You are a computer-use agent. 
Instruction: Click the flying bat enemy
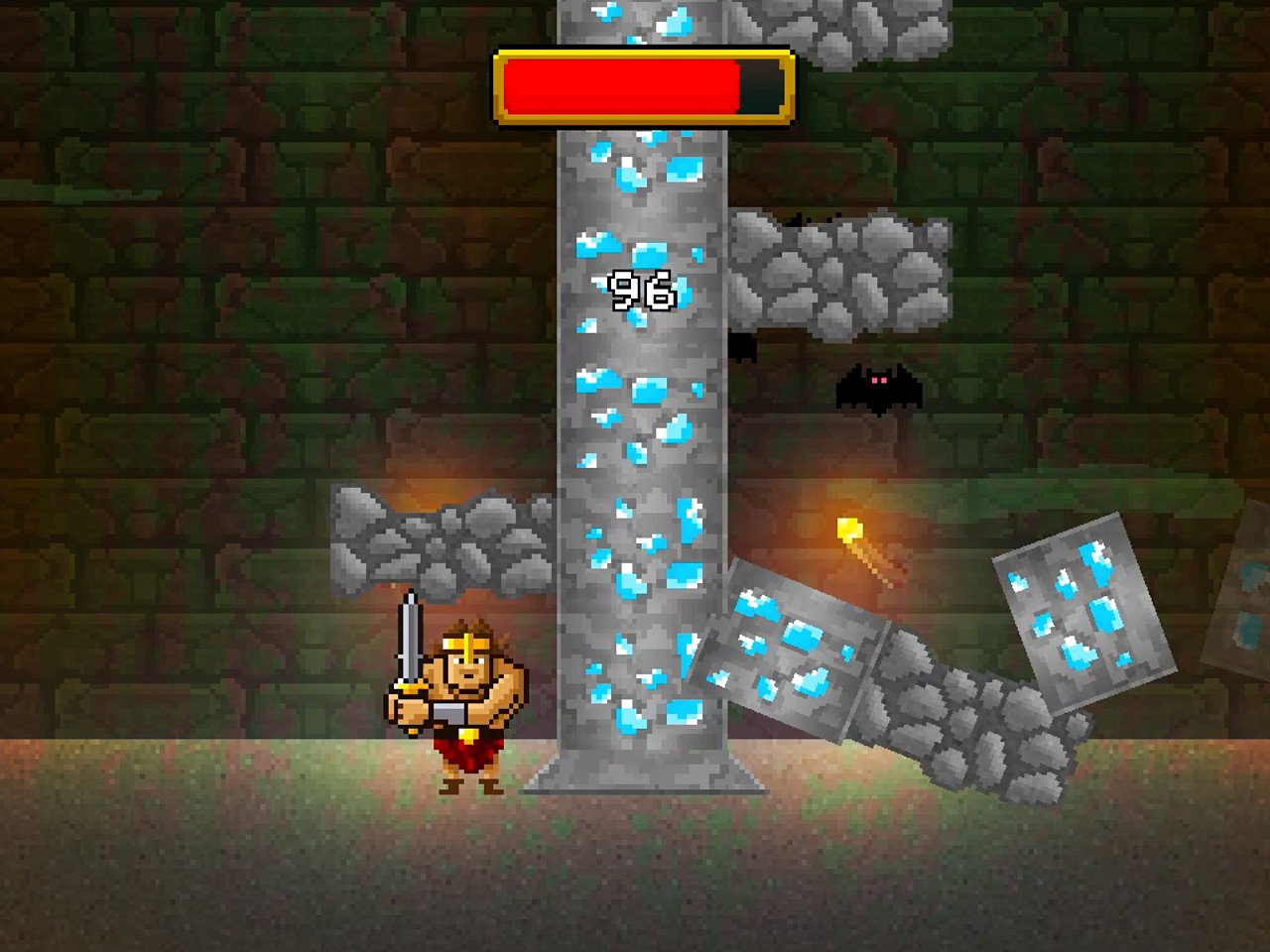click(x=878, y=390)
